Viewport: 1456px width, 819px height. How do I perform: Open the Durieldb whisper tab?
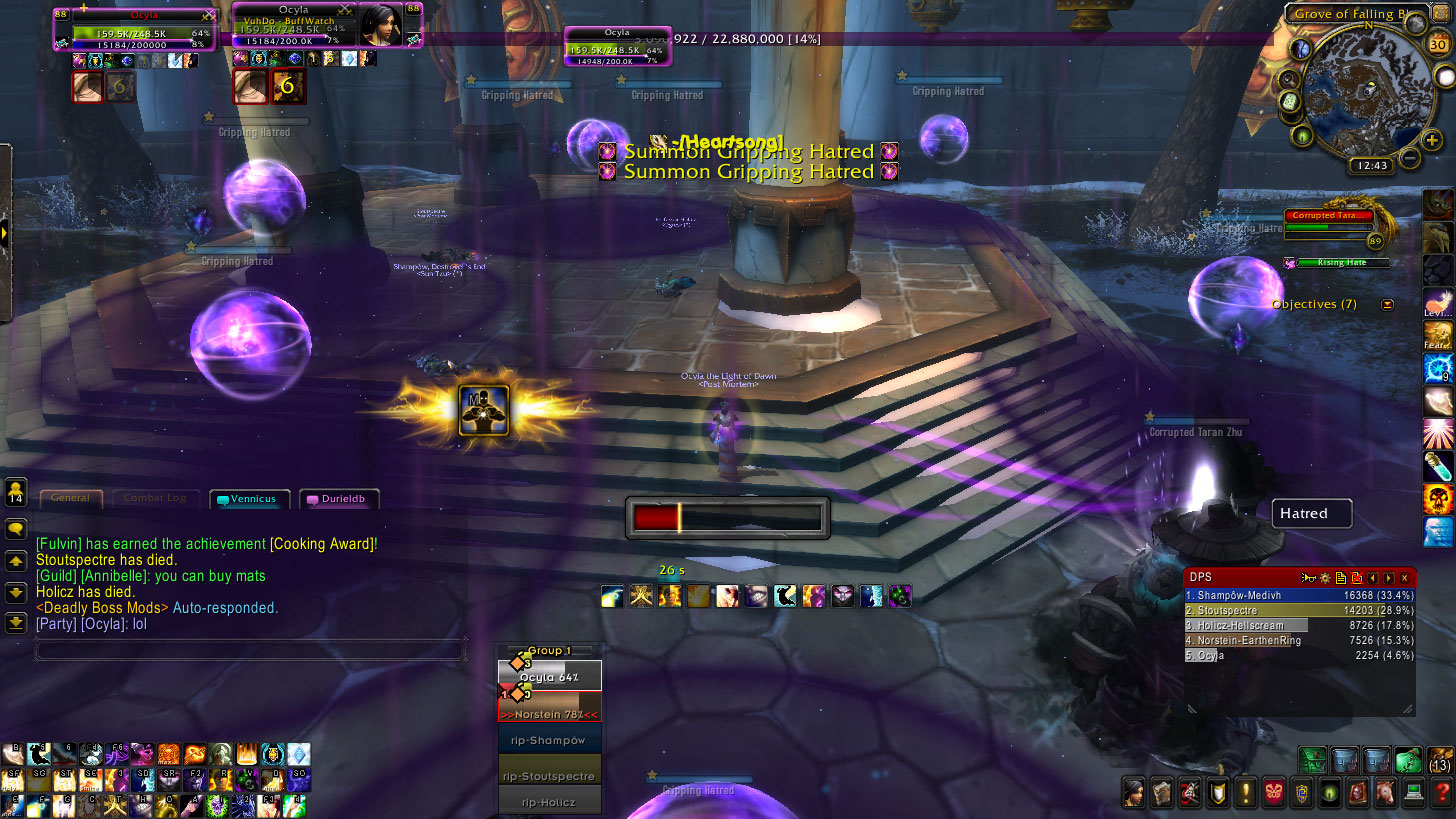click(x=339, y=499)
